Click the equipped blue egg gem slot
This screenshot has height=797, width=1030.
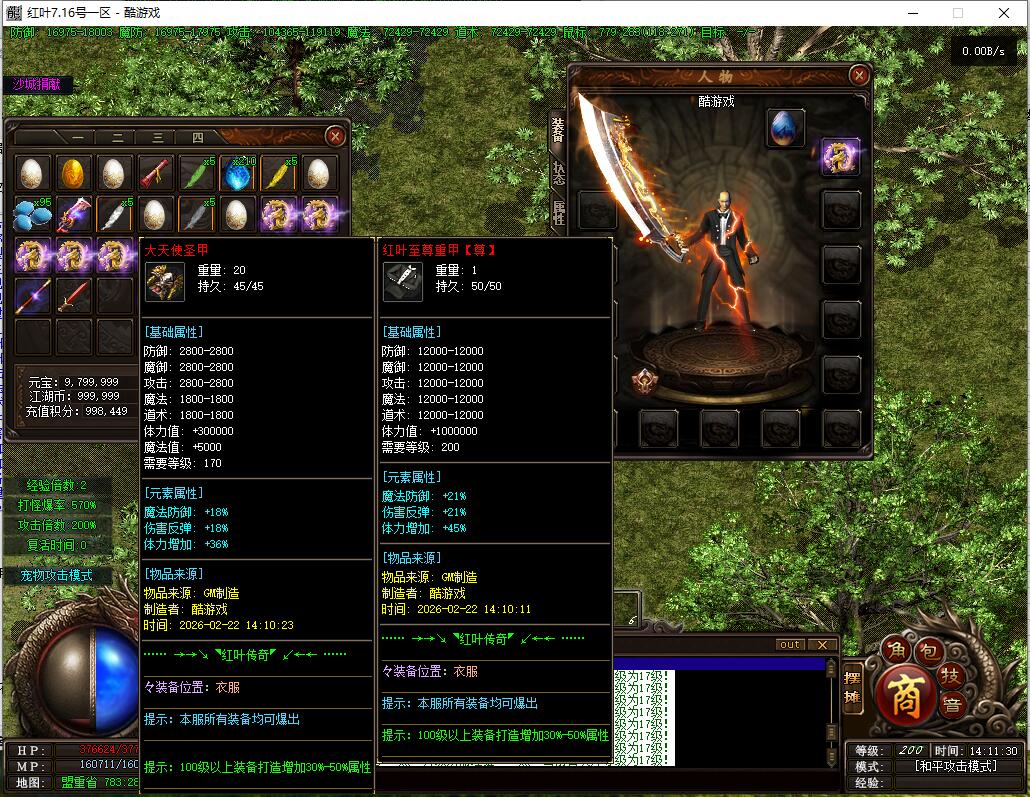pyautogui.click(x=785, y=127)
